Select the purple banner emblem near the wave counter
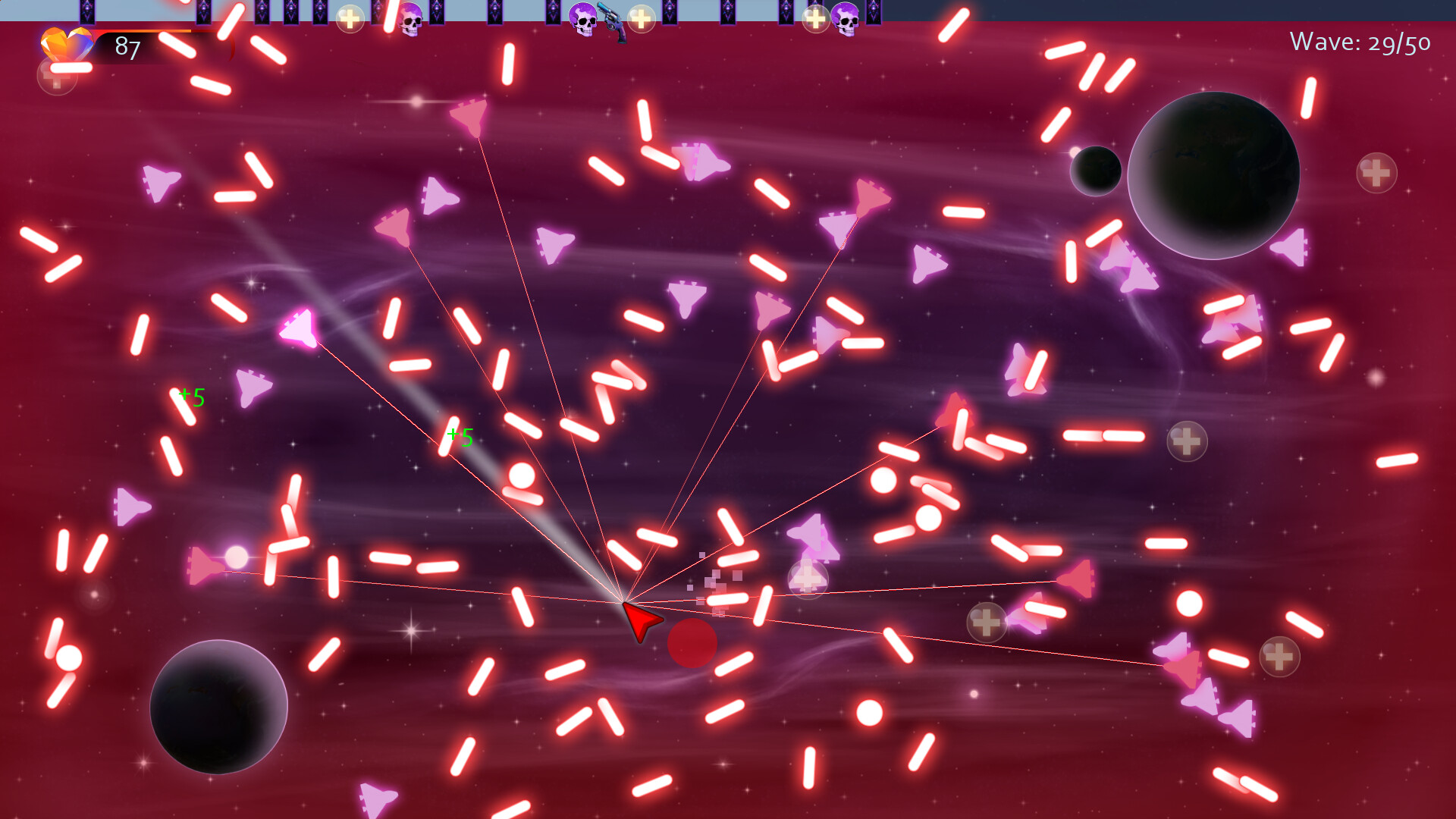1456x819 pixels. click(874, 11)
